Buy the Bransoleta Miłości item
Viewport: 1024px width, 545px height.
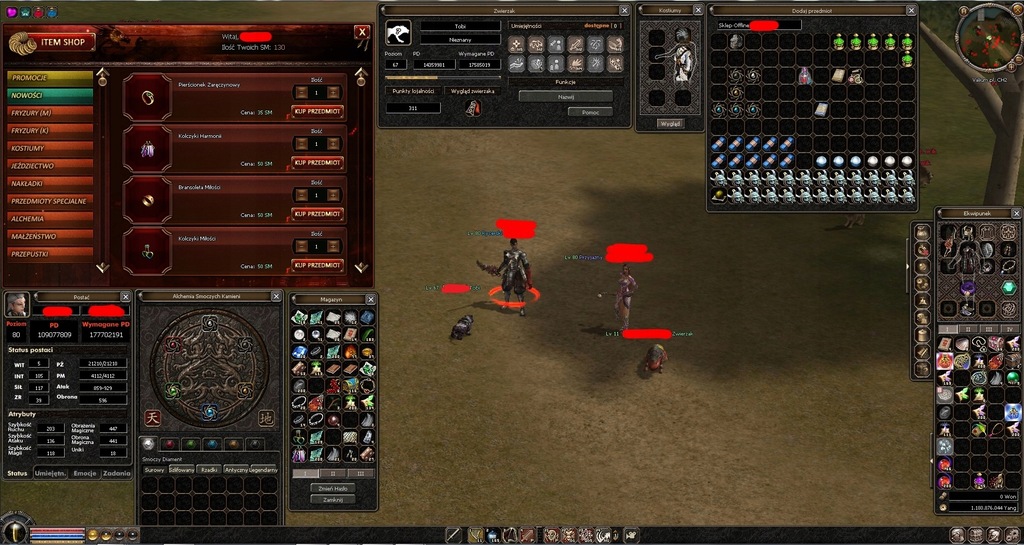click(317, 214)
